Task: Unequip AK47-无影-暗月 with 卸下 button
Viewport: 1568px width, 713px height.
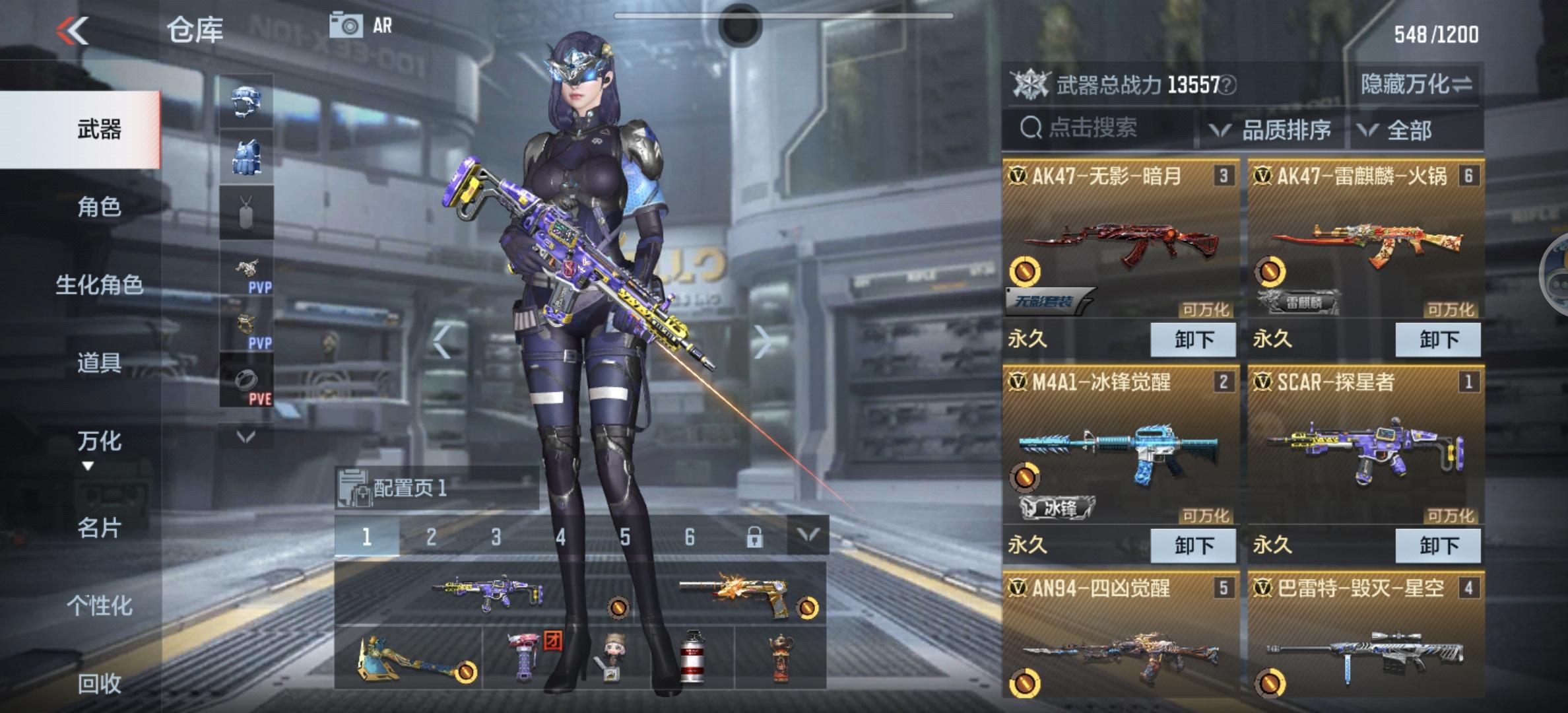Action: click(x=1193, y=338)
